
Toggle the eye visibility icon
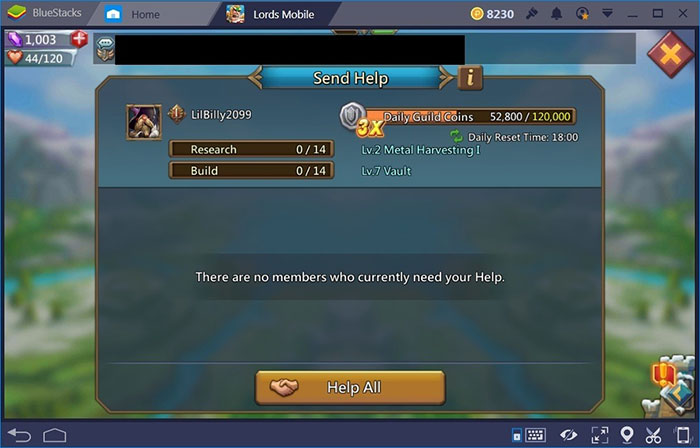[569, 435]
